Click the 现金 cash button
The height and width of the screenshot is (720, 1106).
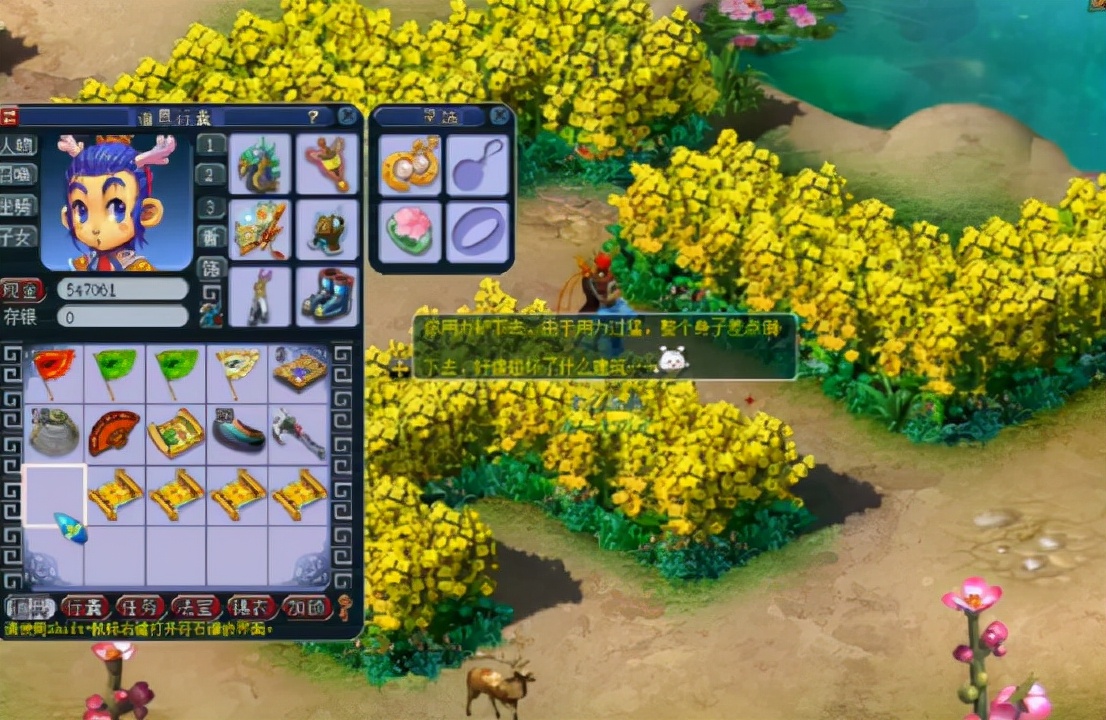pos(22,290)
